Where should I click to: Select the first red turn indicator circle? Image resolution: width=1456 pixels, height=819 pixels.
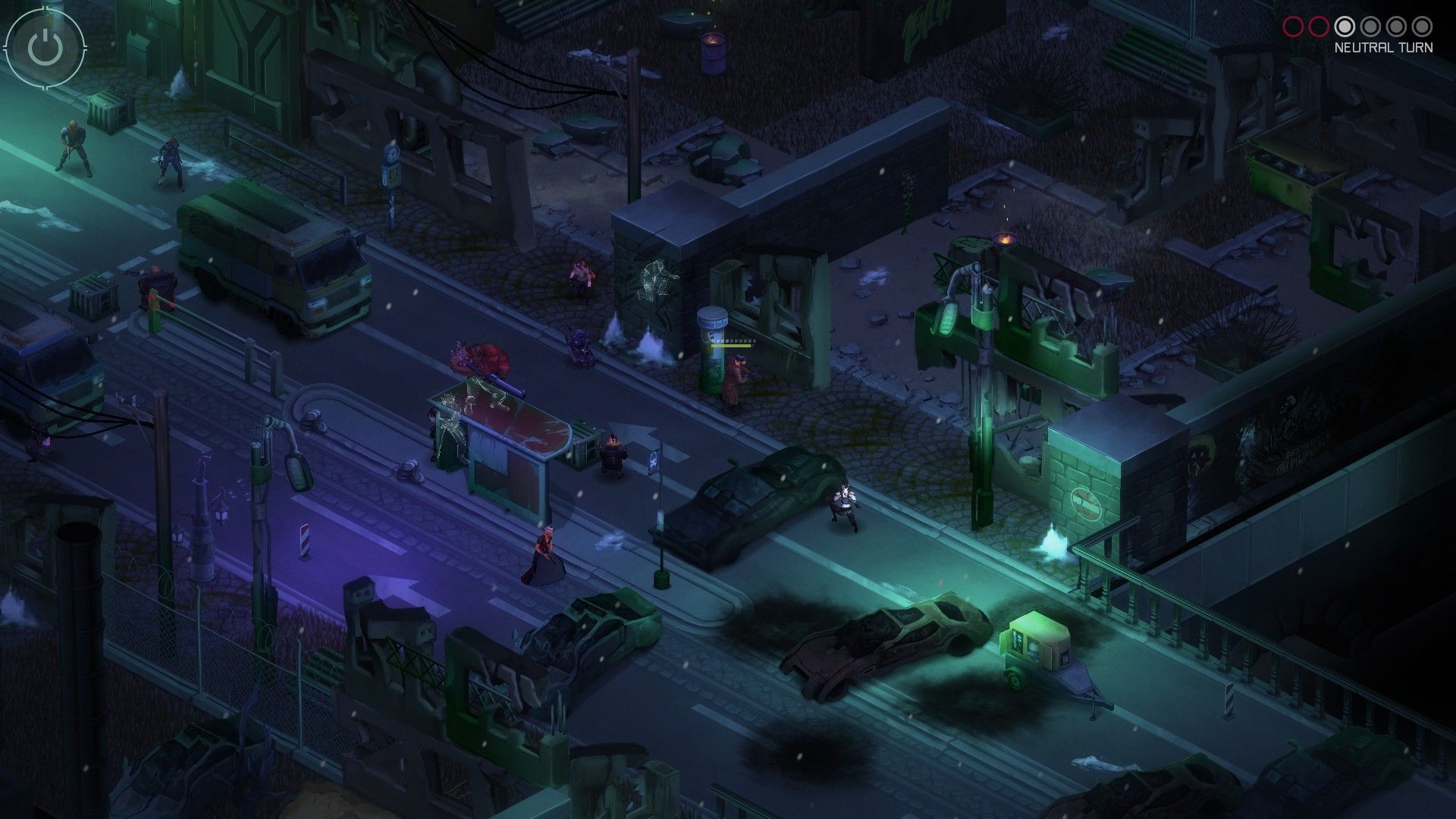coord(1294,25)
